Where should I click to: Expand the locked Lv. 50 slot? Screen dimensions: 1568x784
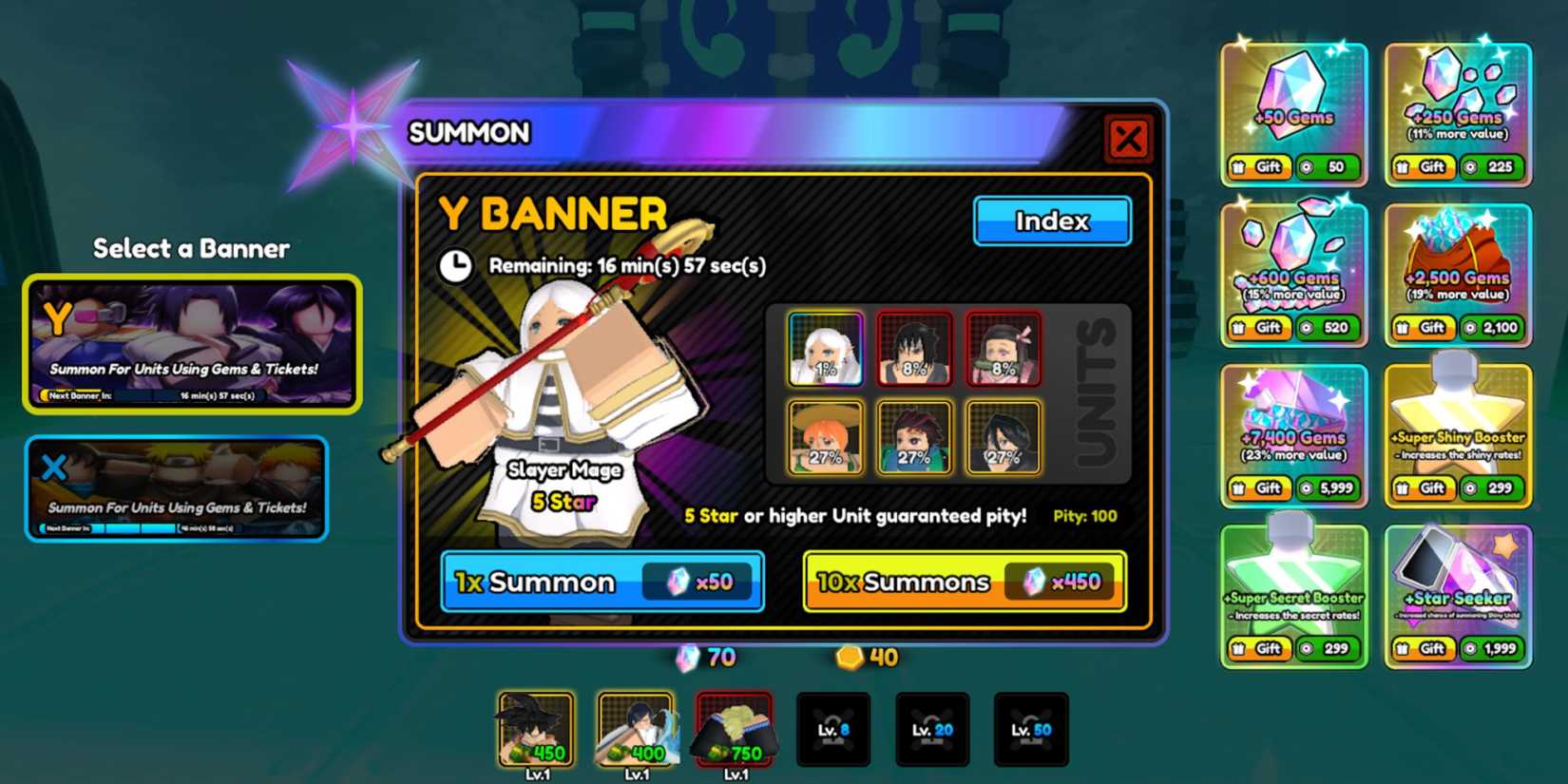click(1032, 727)
